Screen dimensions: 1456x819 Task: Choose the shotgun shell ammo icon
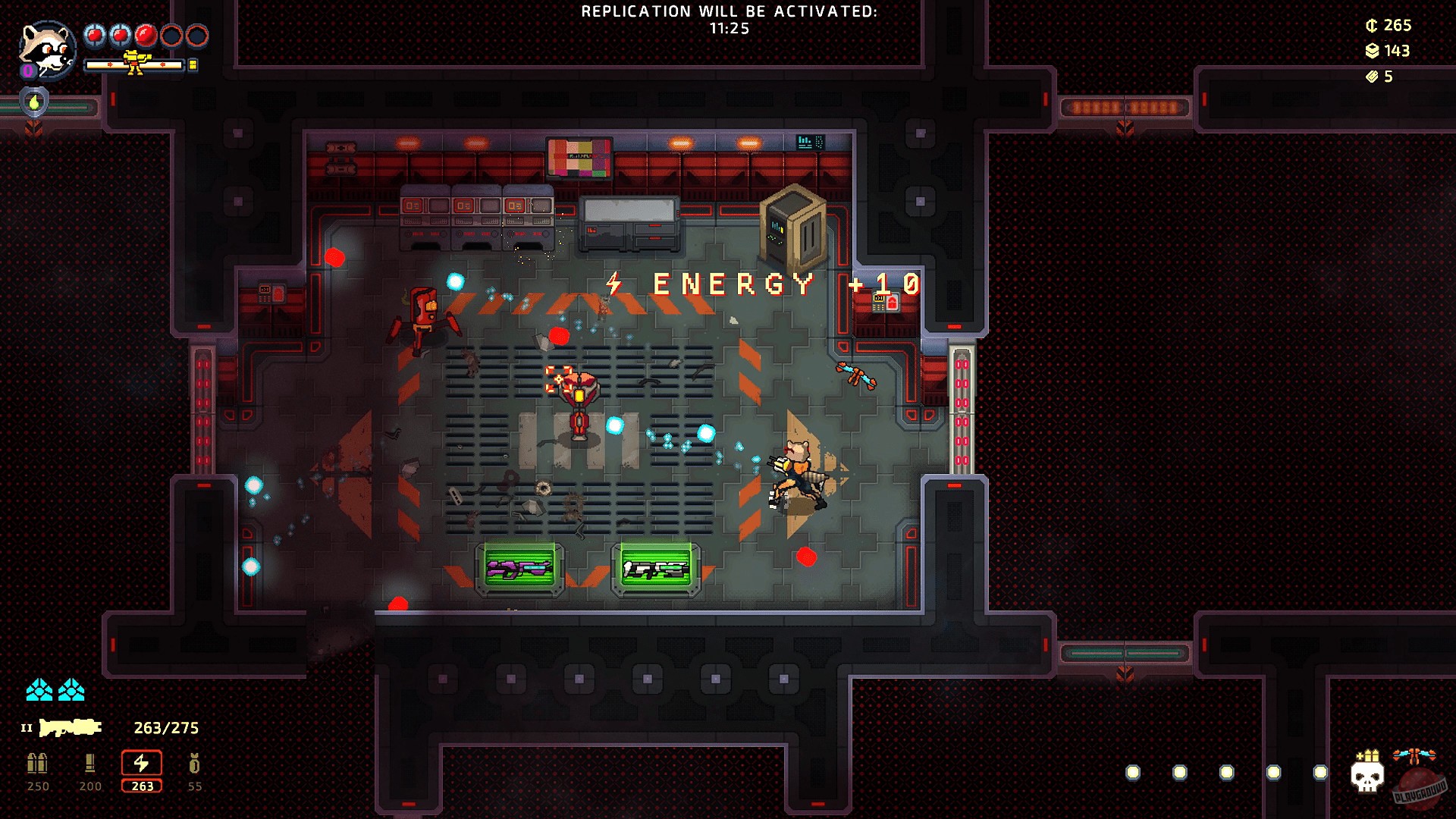pyautogui.click(x=89, y=763)
